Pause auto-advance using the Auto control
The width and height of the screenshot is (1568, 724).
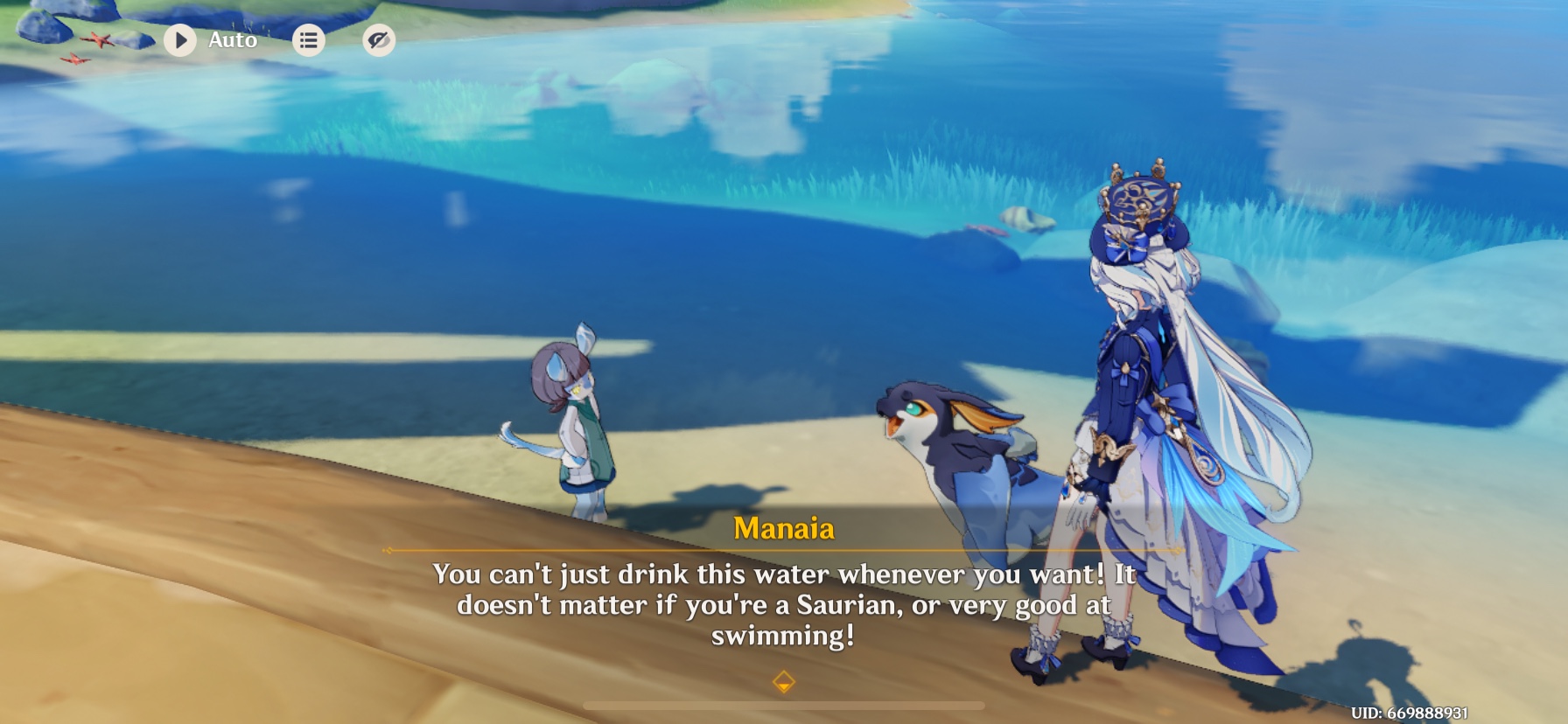210,39
